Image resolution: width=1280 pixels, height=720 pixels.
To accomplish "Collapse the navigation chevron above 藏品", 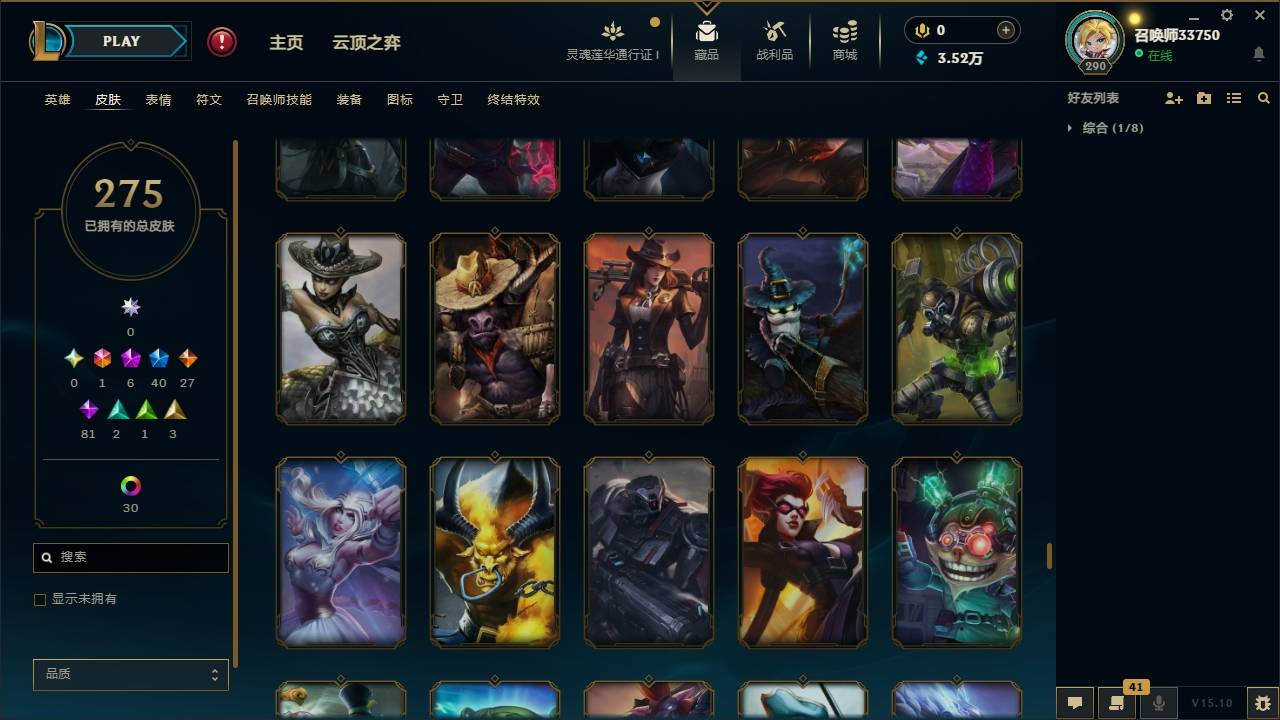I will (x=707, y=8).
